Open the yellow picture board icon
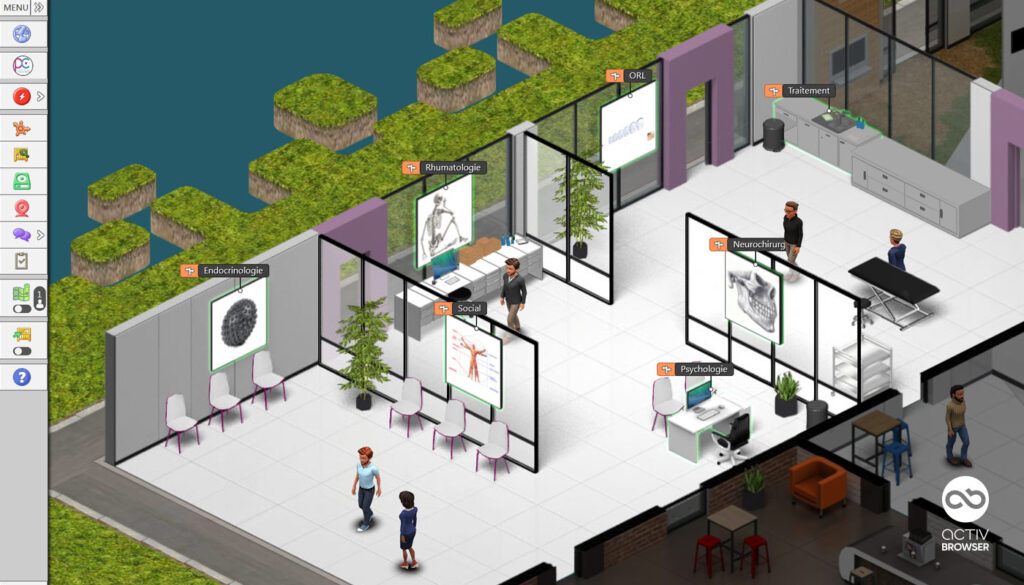This screenshot has height=585, width=1024. (x=22, y=155)
